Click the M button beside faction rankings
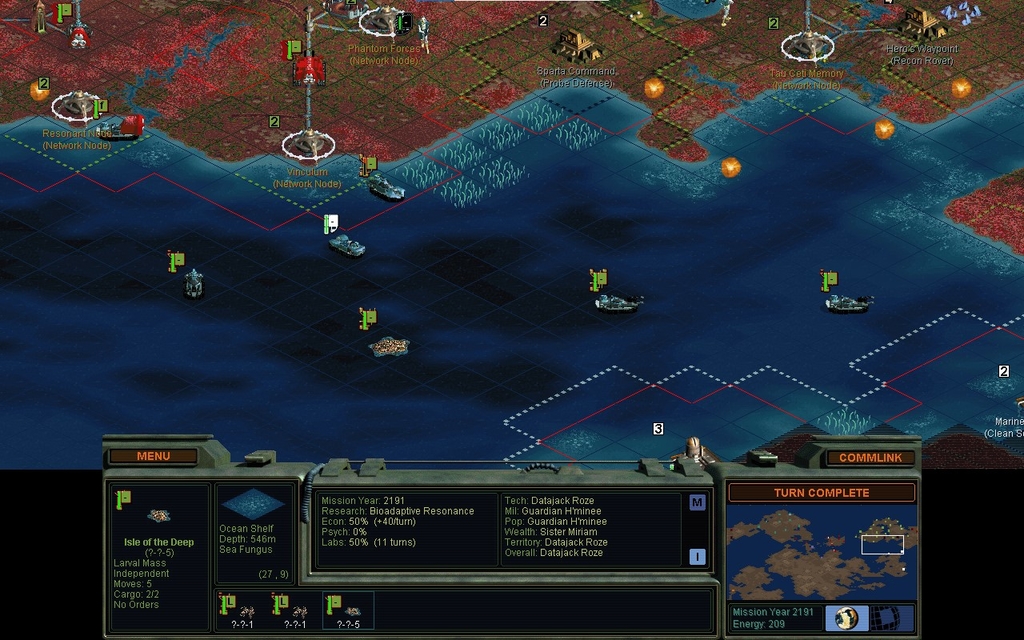 (697, 502)
